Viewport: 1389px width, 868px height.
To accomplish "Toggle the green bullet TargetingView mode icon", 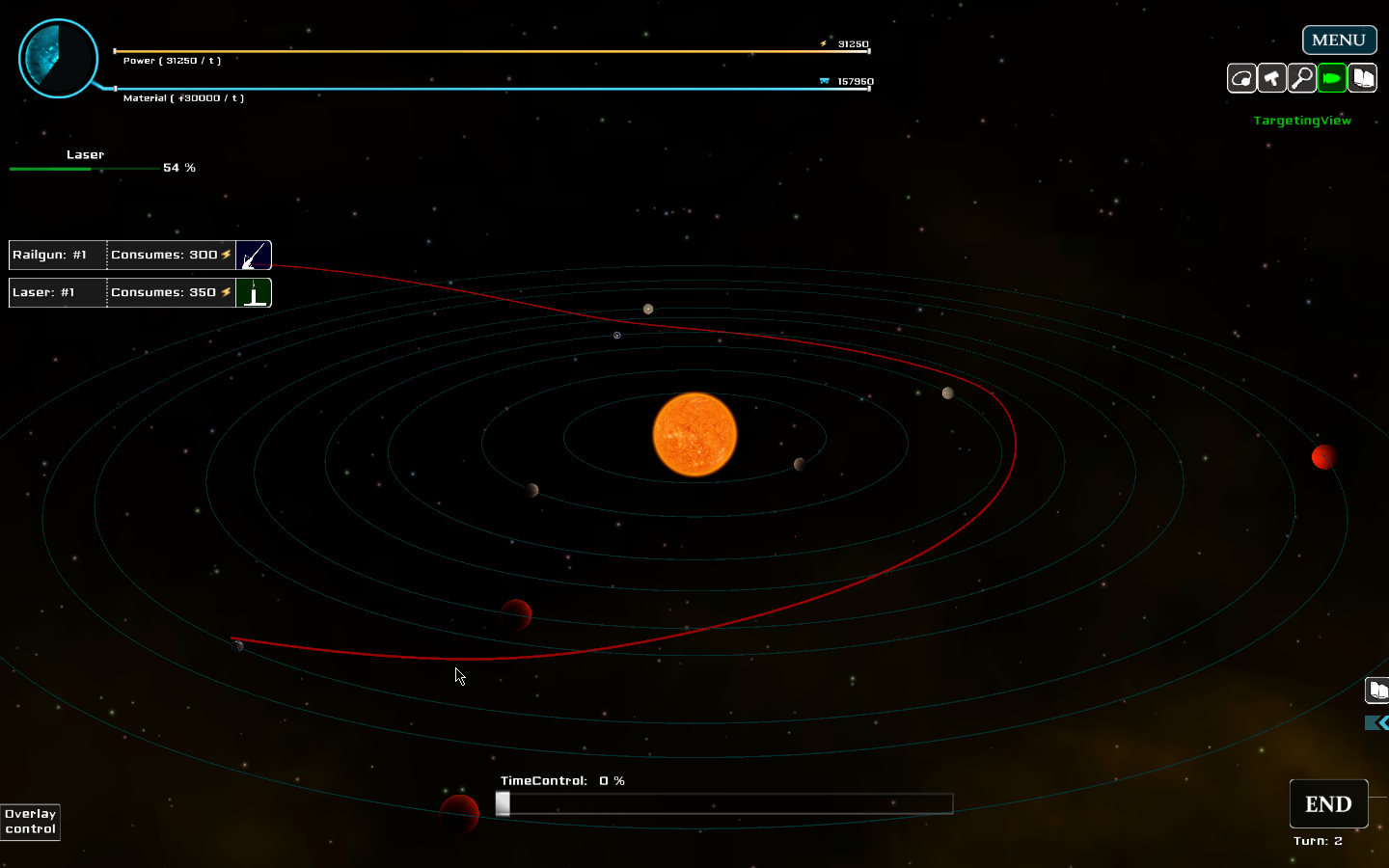I will pyautogui.click(x=1332, y=78).
